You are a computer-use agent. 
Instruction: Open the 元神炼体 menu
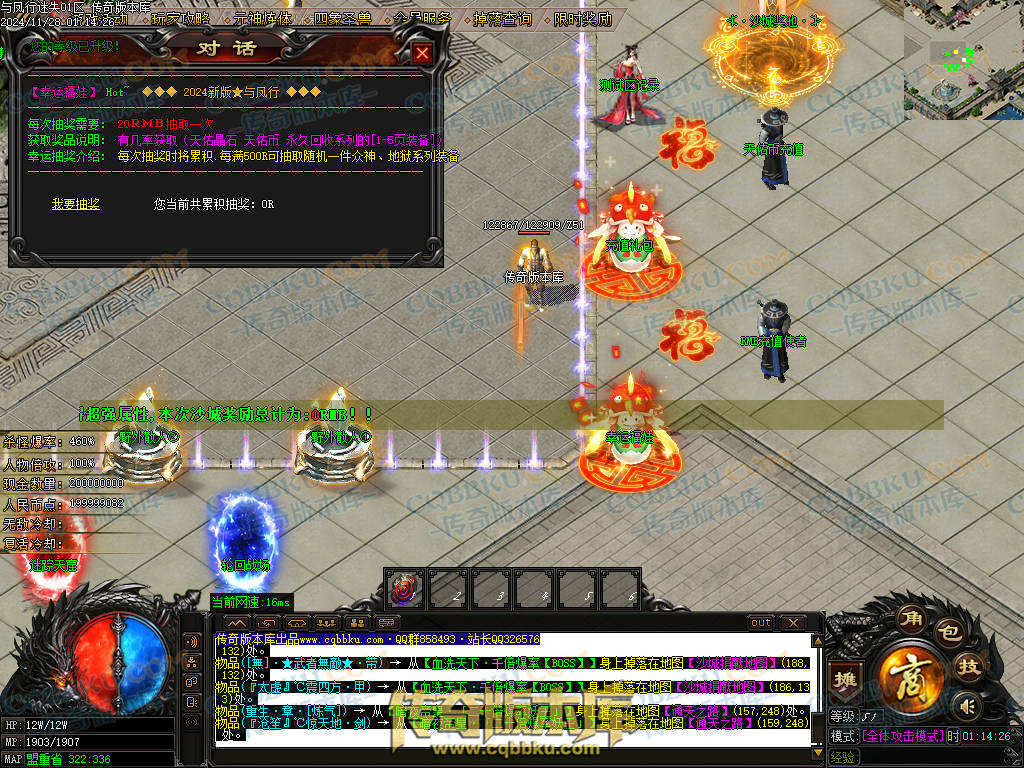click(263, 19)
